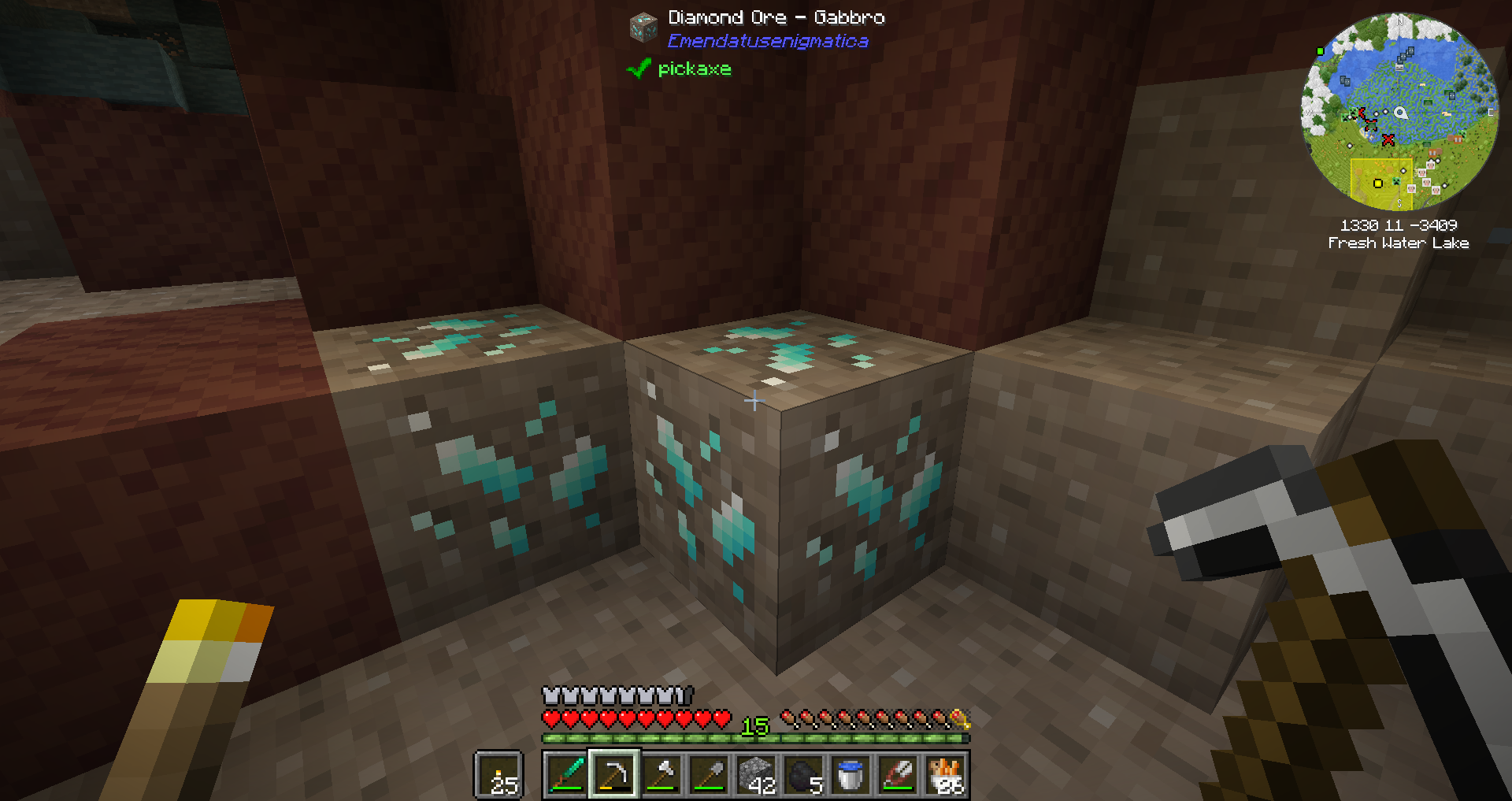Choose the red bow slot in the hotbar
Screen dimensions: 1512x801
[898, 775]
